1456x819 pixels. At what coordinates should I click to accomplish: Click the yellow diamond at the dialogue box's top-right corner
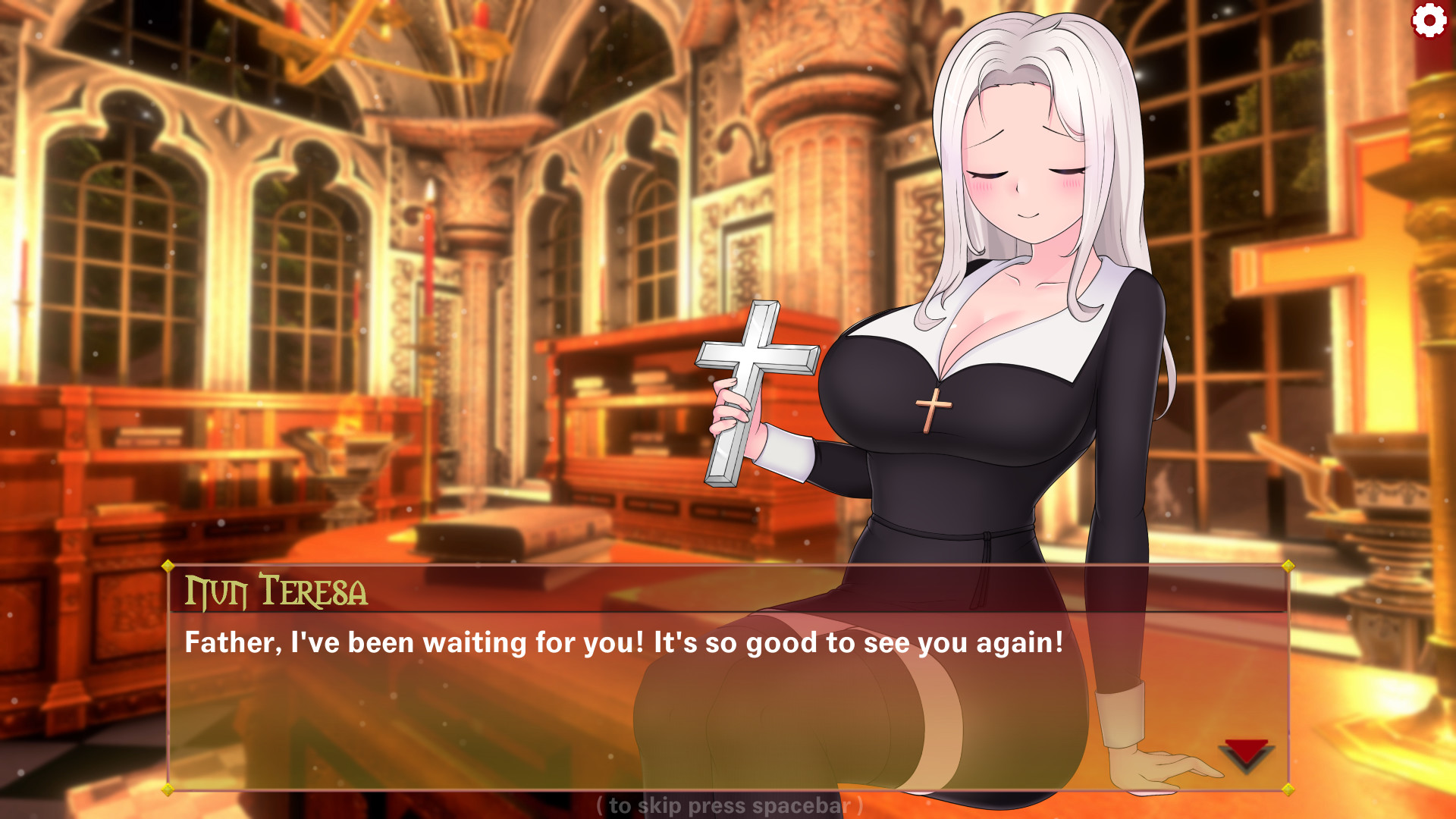(x=1289, y=565)
